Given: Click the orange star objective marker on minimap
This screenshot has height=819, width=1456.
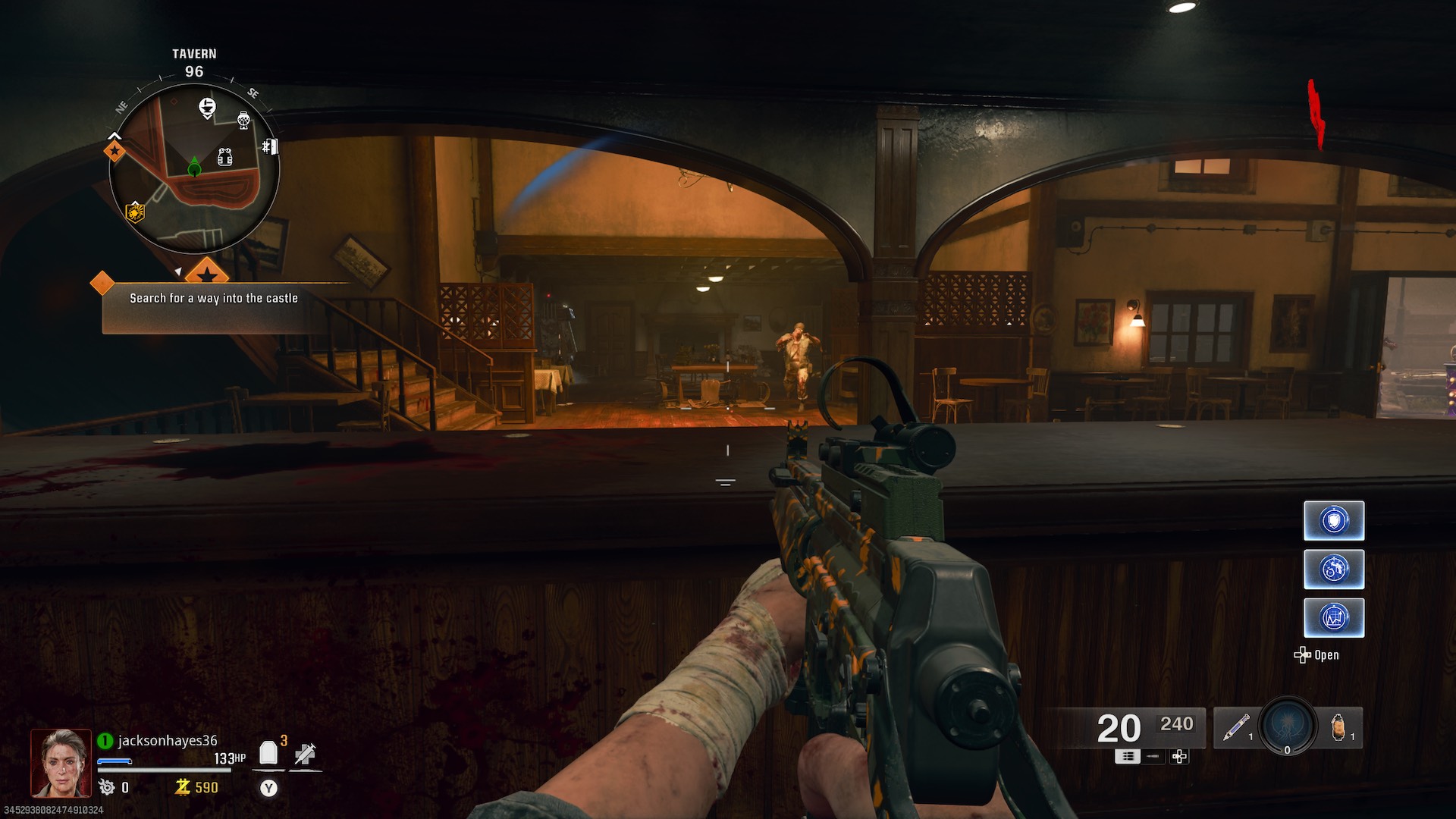Looking at the screenshot, I should click(115, 151).
